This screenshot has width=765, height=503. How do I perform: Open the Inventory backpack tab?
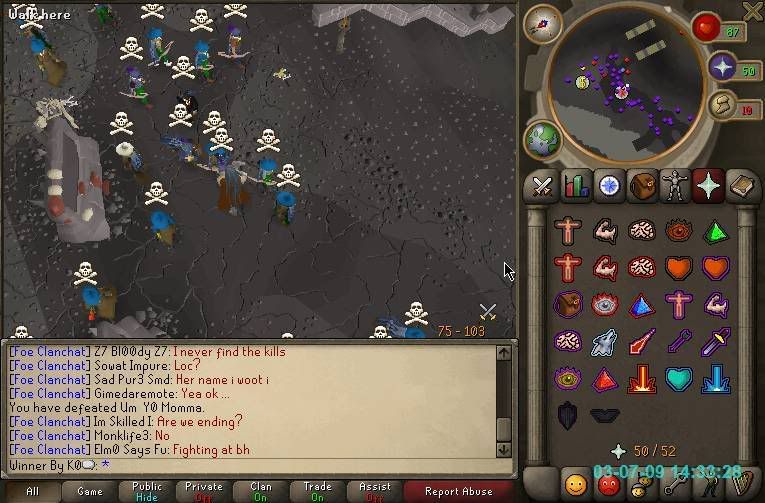(x=641, y=186)
